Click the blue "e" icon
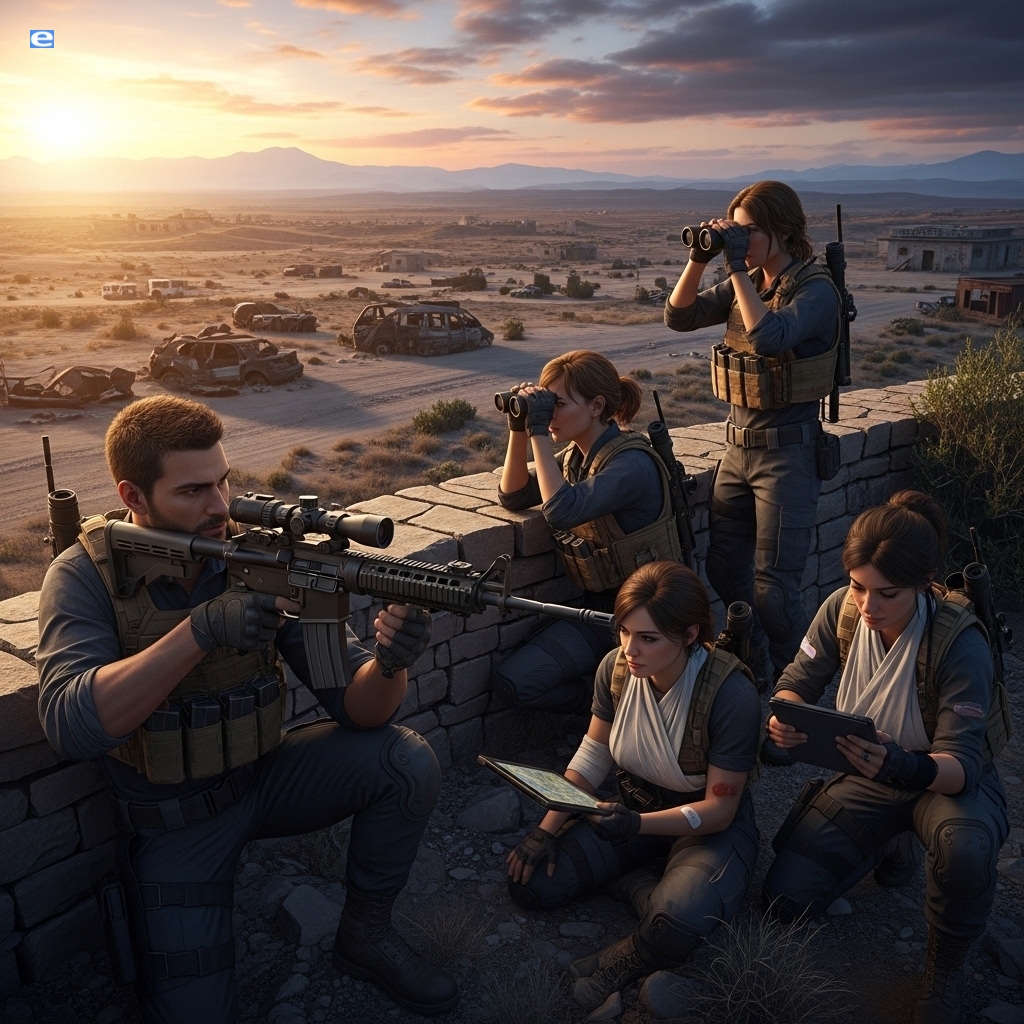The image size is (1024, 1024). coord(42,39)
